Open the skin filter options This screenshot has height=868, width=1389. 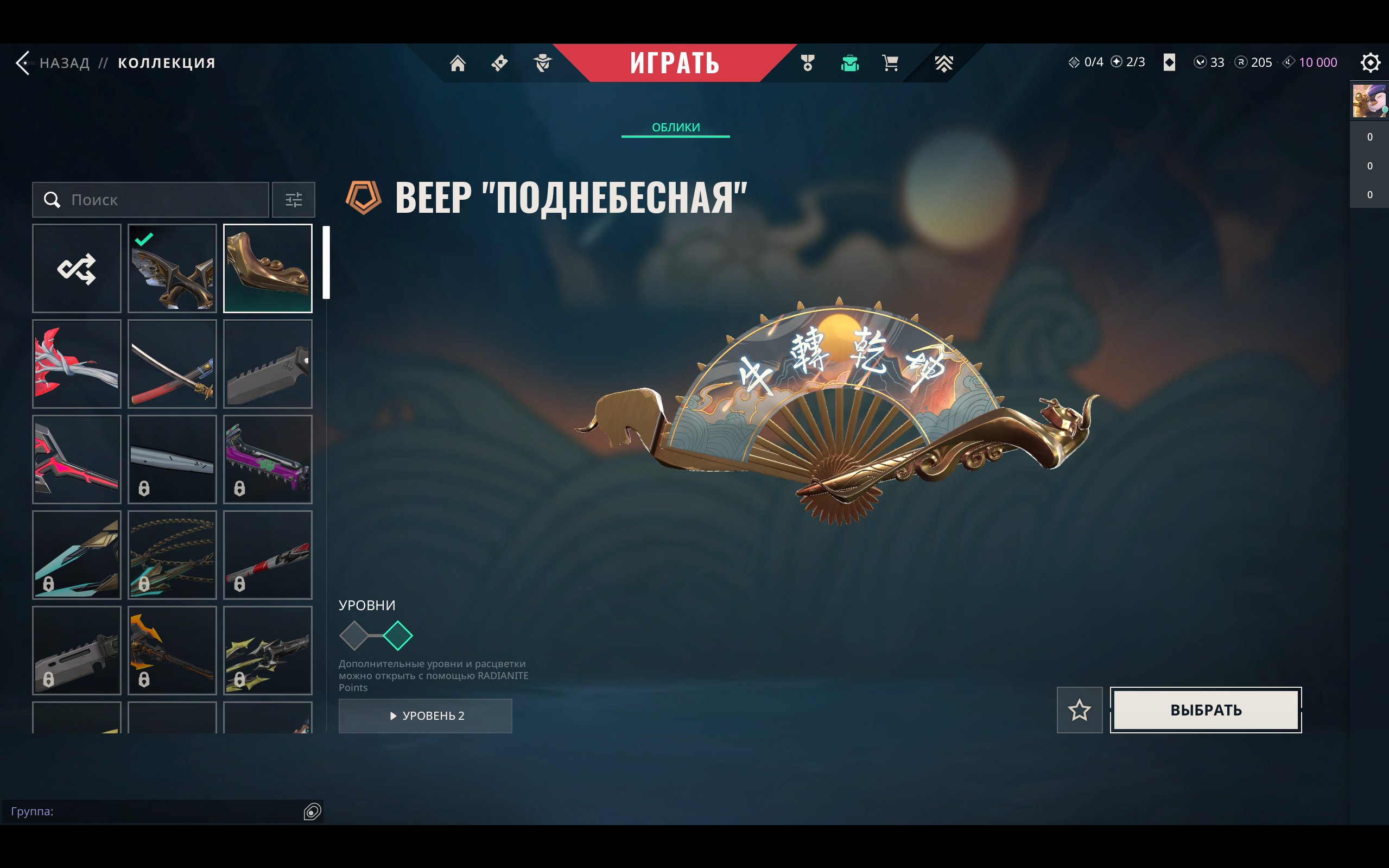(x=293, y=200)
